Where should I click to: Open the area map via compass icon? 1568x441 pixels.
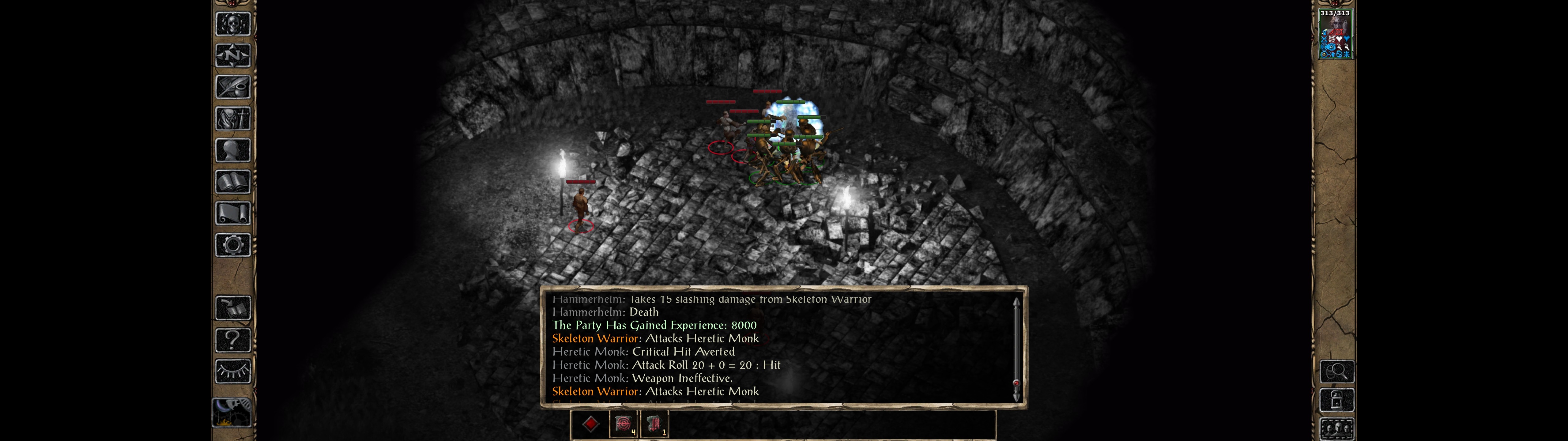[x=232, y=56]
